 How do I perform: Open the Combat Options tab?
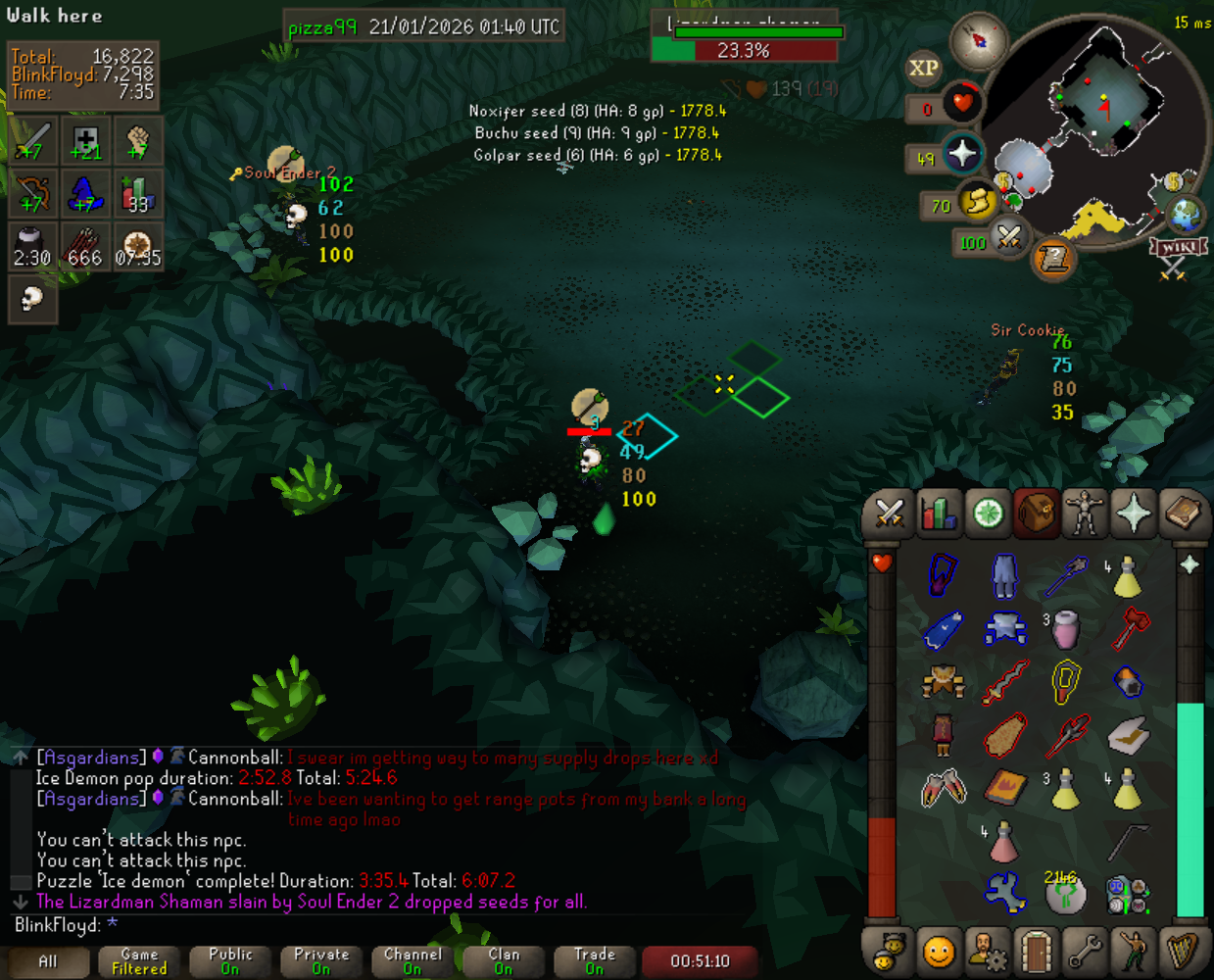coord(889,513)
